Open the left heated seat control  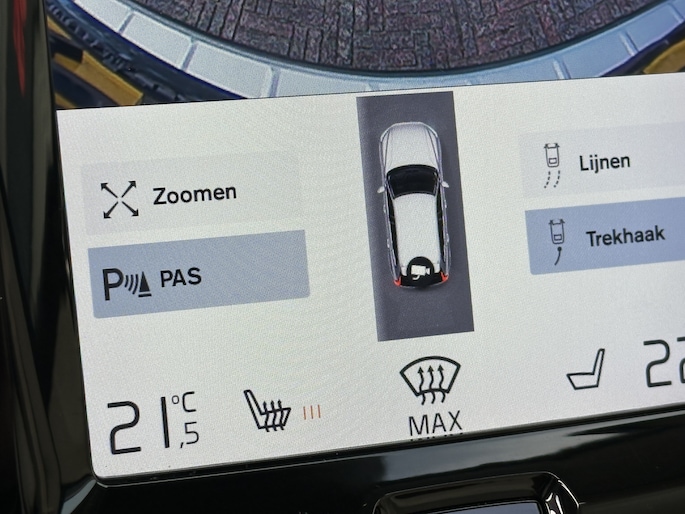click(x=268, y=408)
